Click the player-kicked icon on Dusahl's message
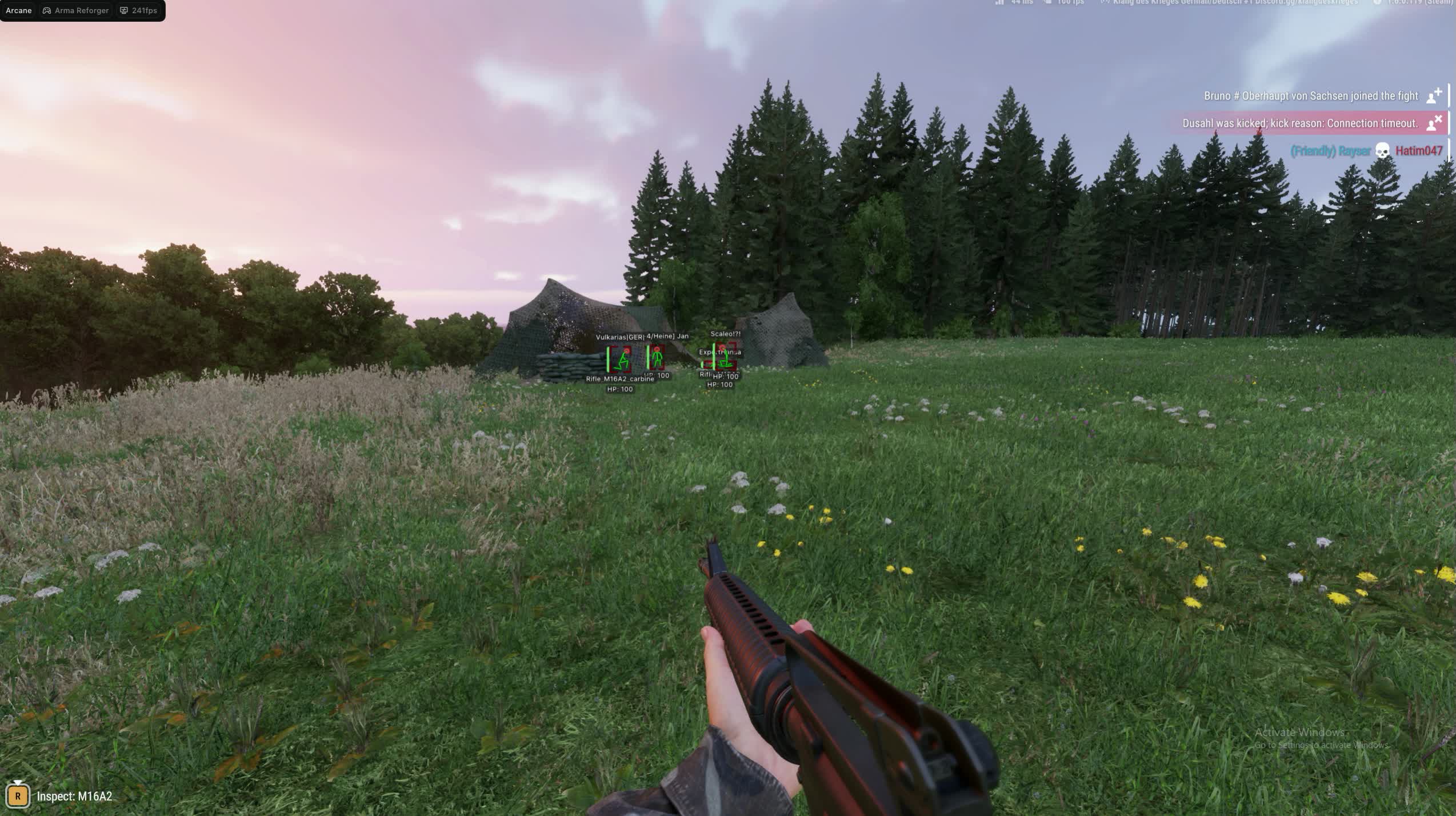Viewport: 1456px width, 816px height. pyautogui.click(x=1435, y=121)
